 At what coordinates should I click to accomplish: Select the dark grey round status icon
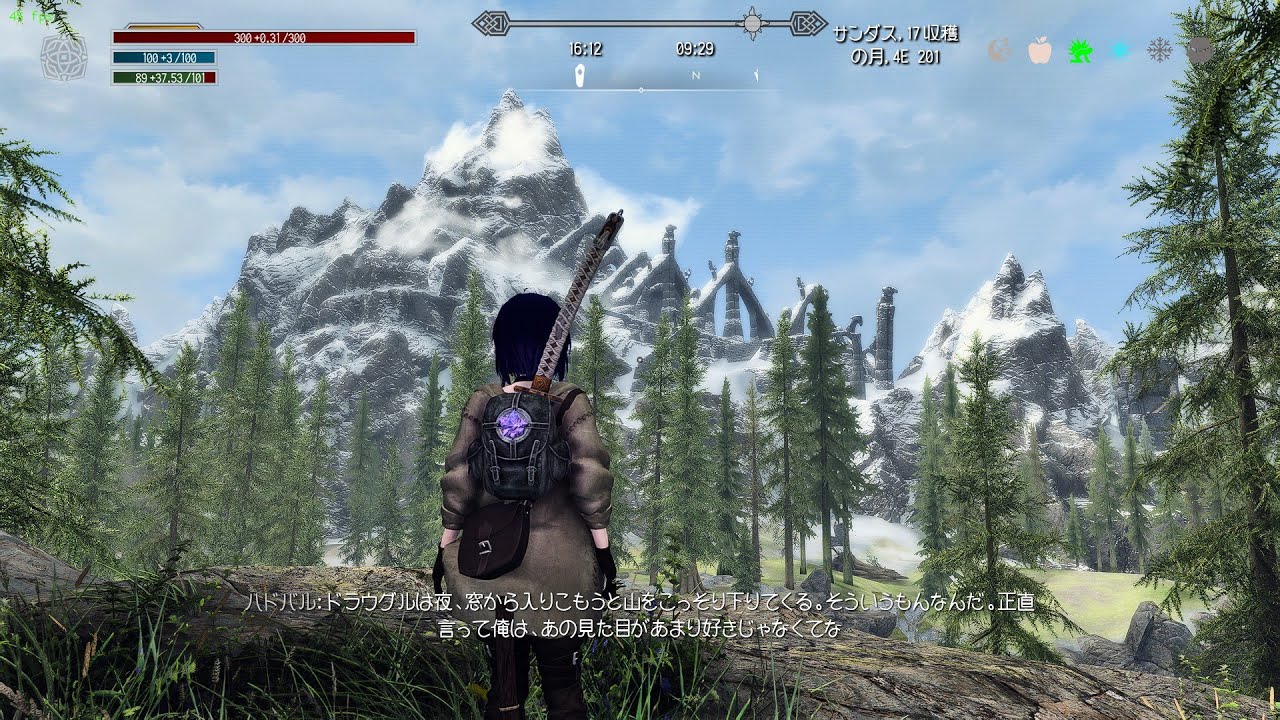coord(1199,50)
